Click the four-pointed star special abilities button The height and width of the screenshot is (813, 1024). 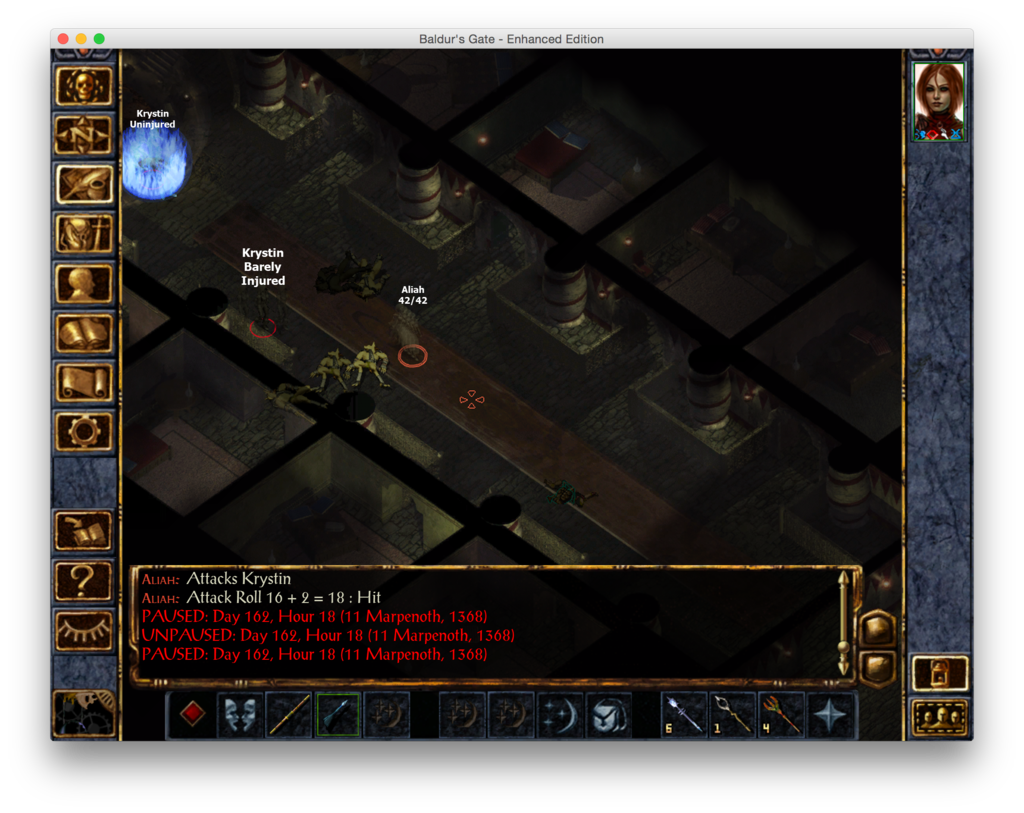coord(832,715)
